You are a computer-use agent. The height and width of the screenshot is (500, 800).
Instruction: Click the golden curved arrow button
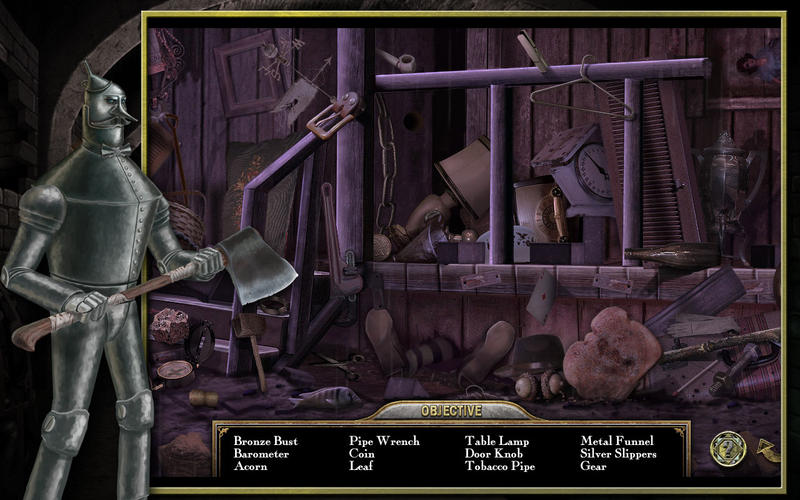766,449
